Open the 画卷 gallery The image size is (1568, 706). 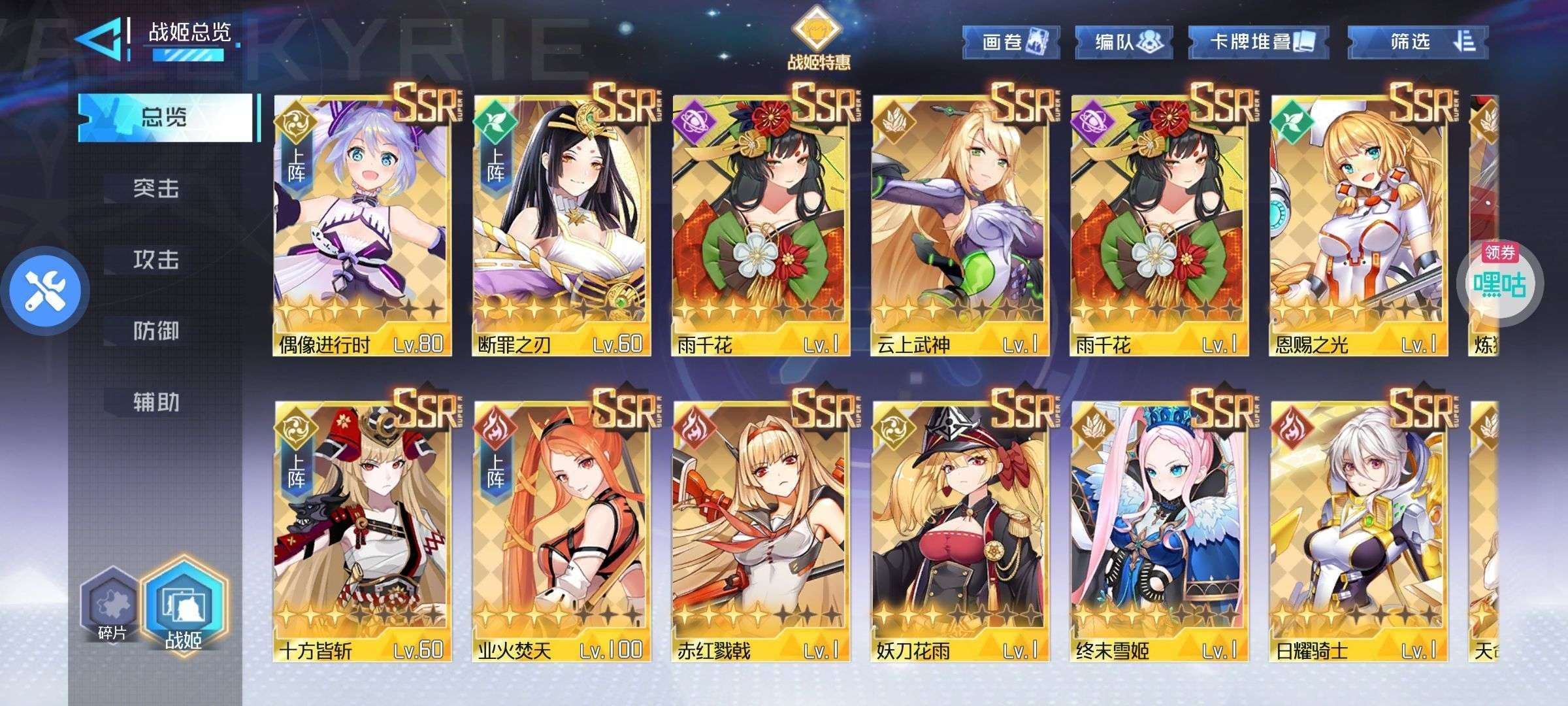pyautogui.click(x=1010, y=42)
